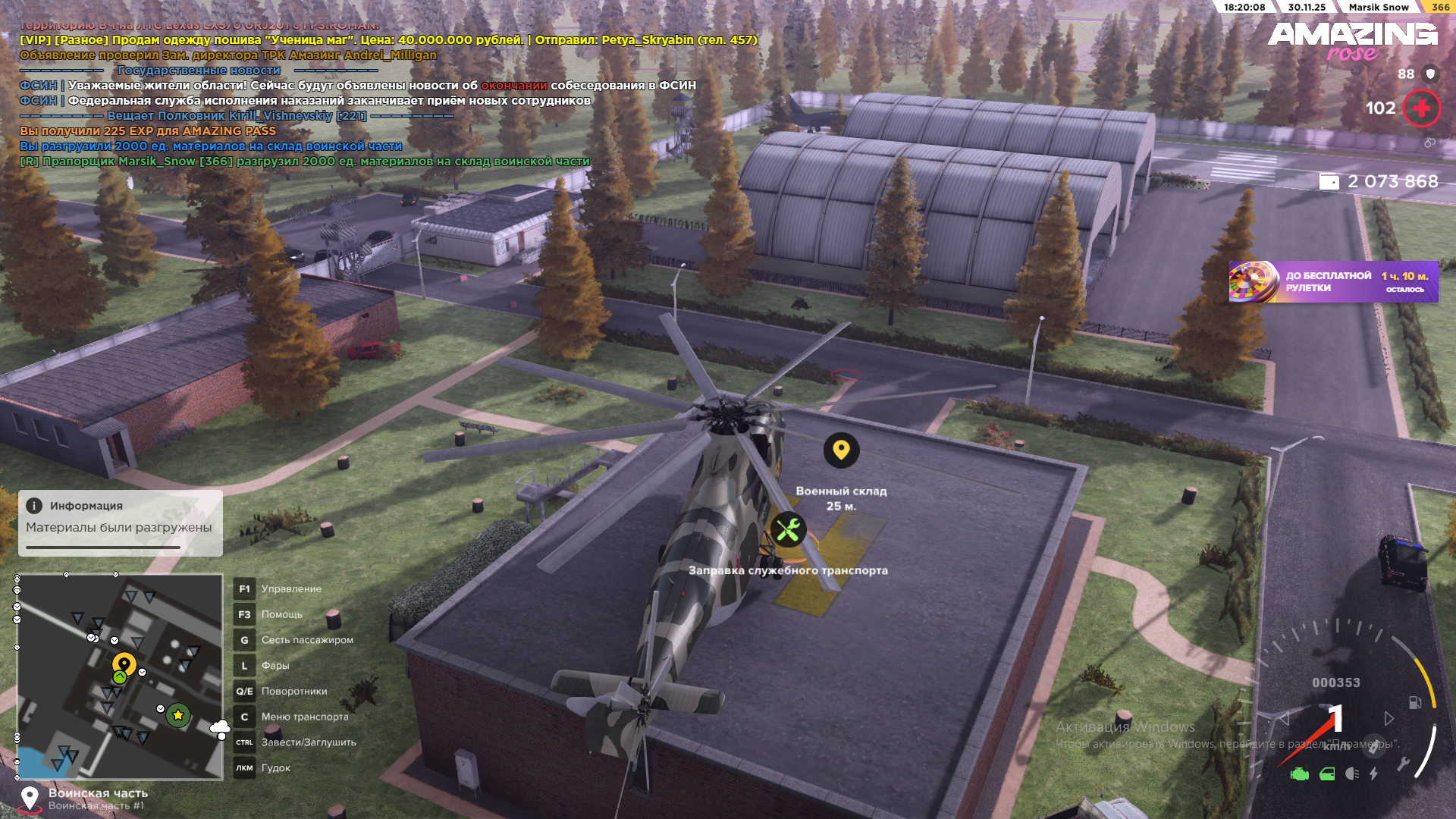Click the Воинская часть location pin icon

(x=30, y=798)
